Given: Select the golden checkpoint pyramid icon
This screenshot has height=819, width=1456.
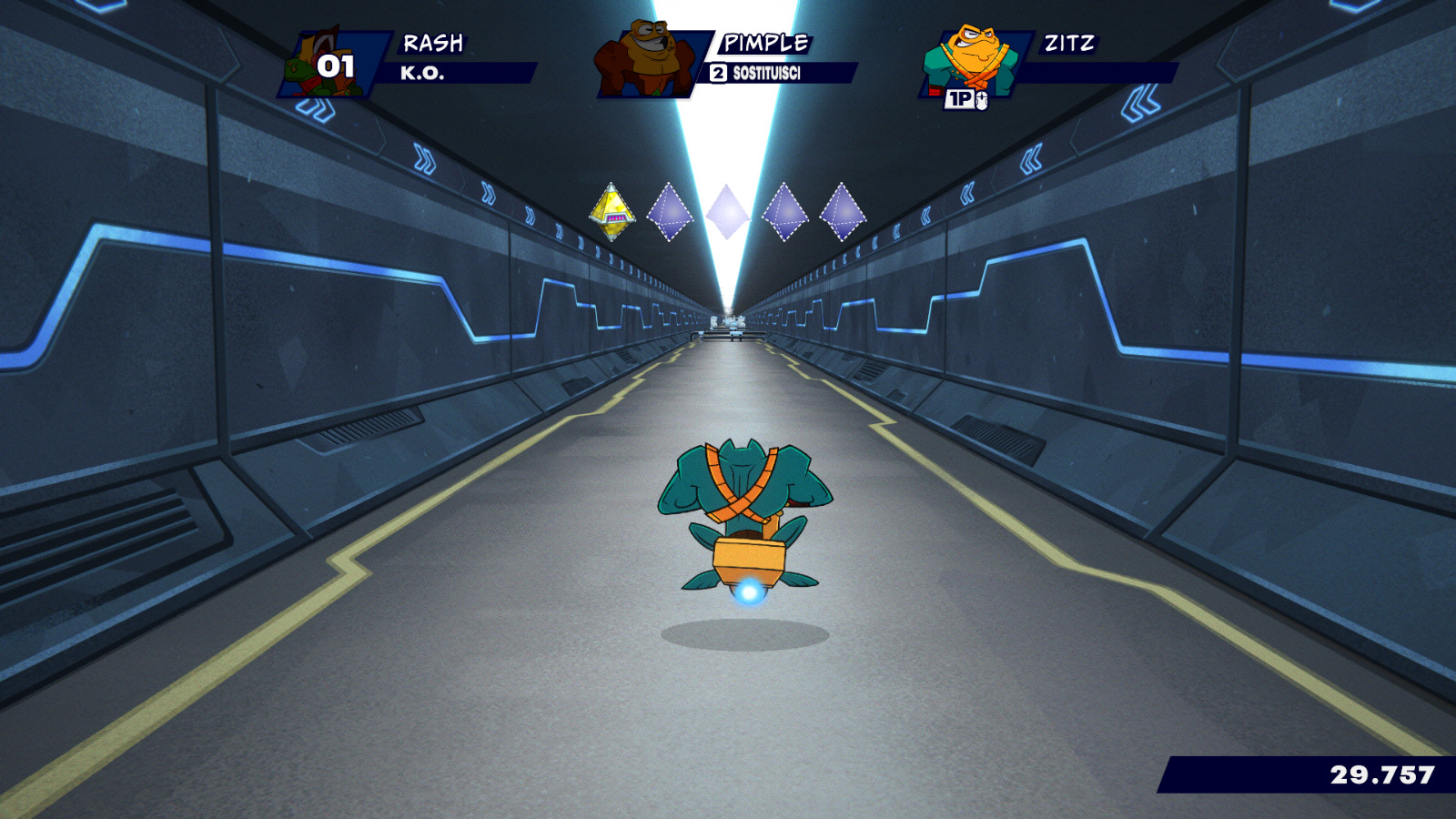Looking at the screenshot, I should pyautogui.click(x=612, y=213).
